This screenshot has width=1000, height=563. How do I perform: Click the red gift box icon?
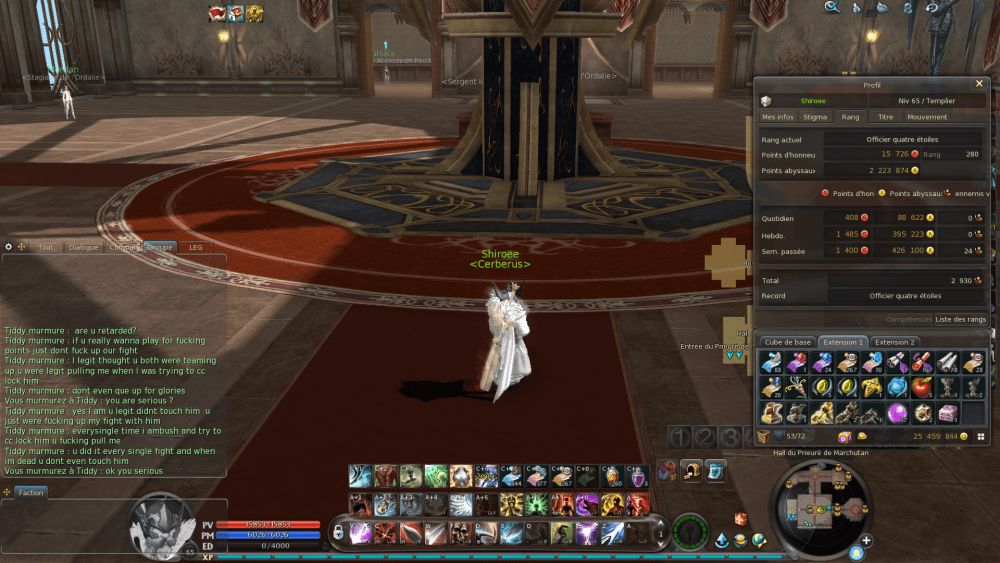[741, 519]
